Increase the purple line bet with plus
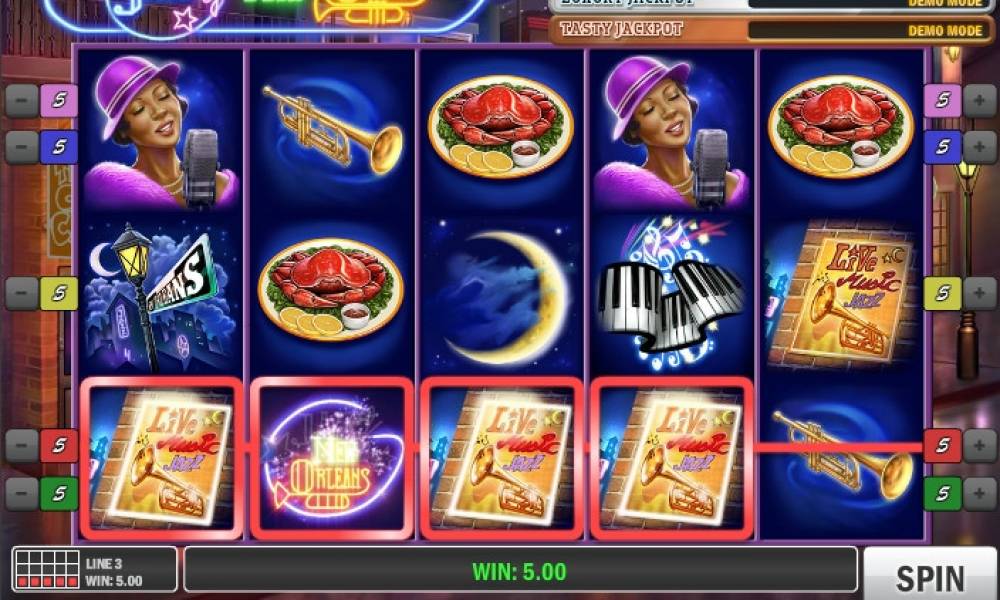The height and width of the screenshot is (600, 1000). (x=979, y=100)
